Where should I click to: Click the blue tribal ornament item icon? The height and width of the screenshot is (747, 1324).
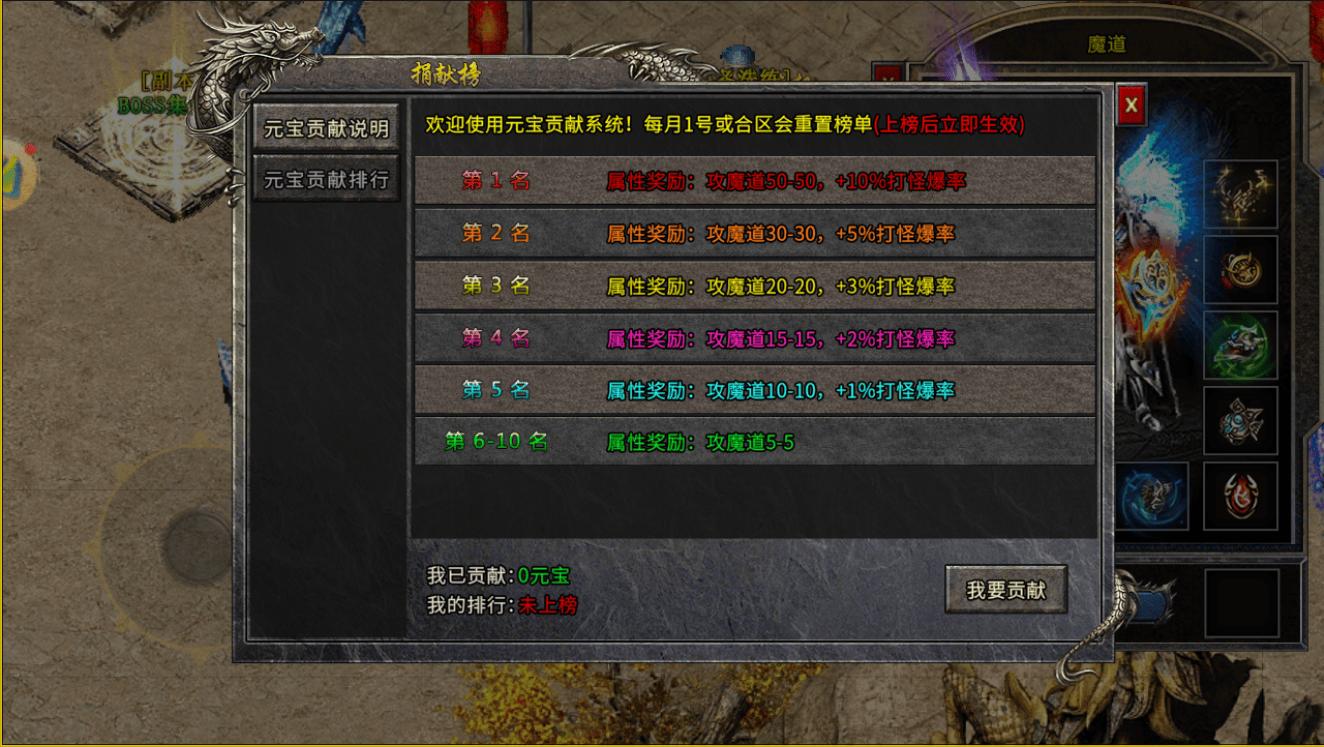1242,421
